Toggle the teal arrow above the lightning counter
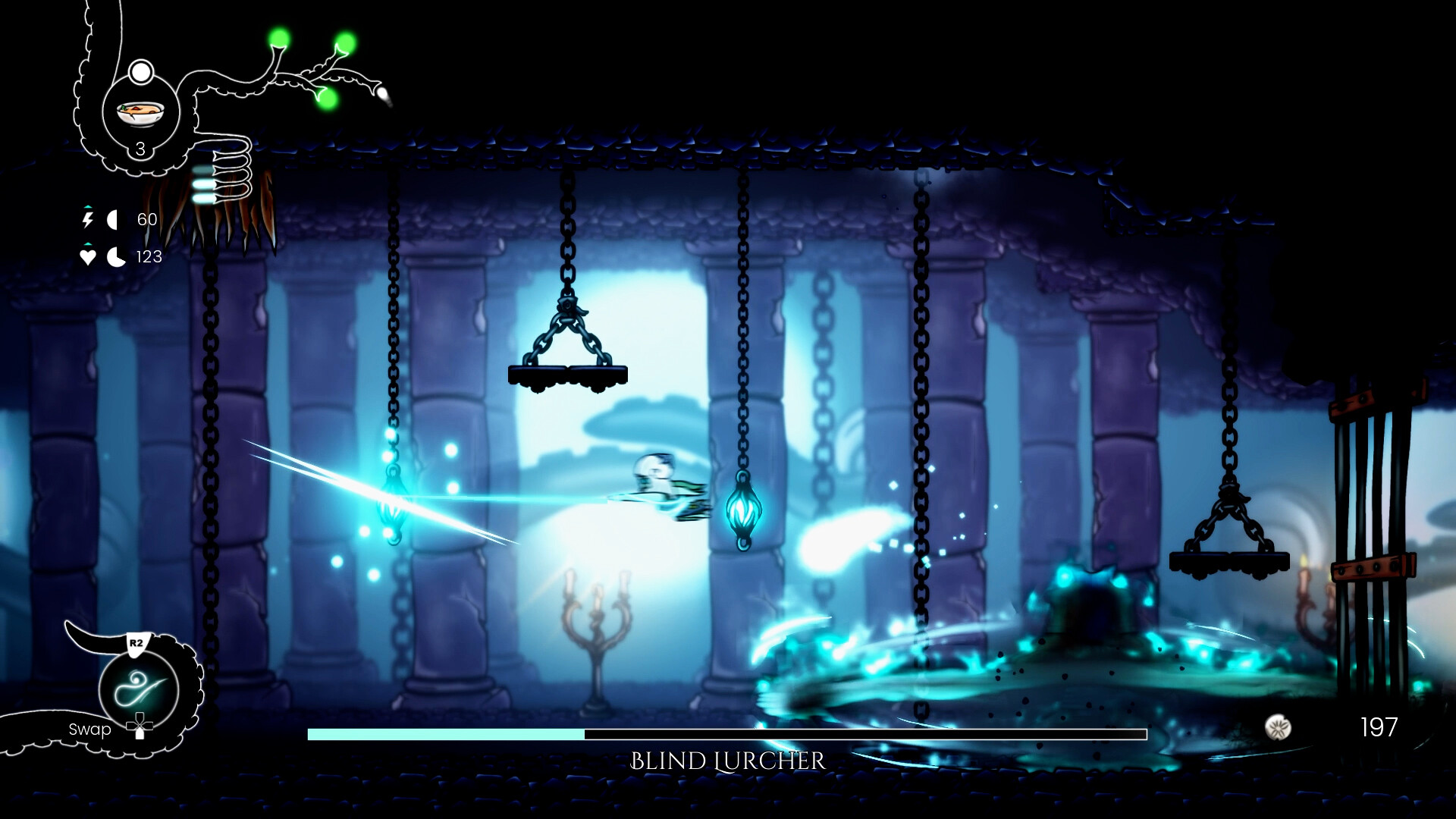The width and height of the screenshot is (1456, 819). coord(89,206)
